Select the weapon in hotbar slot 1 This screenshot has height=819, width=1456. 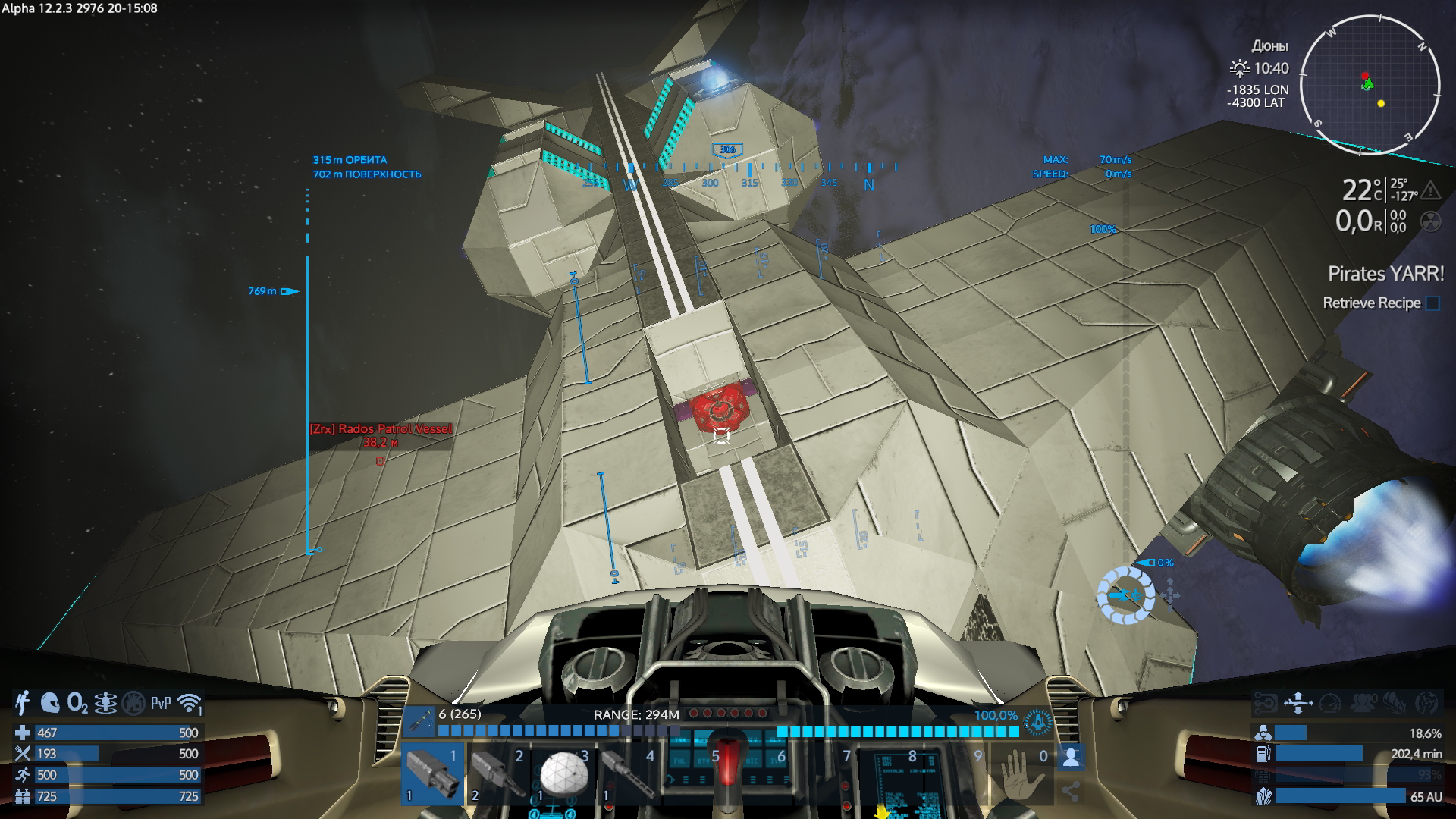pos(432,773)
